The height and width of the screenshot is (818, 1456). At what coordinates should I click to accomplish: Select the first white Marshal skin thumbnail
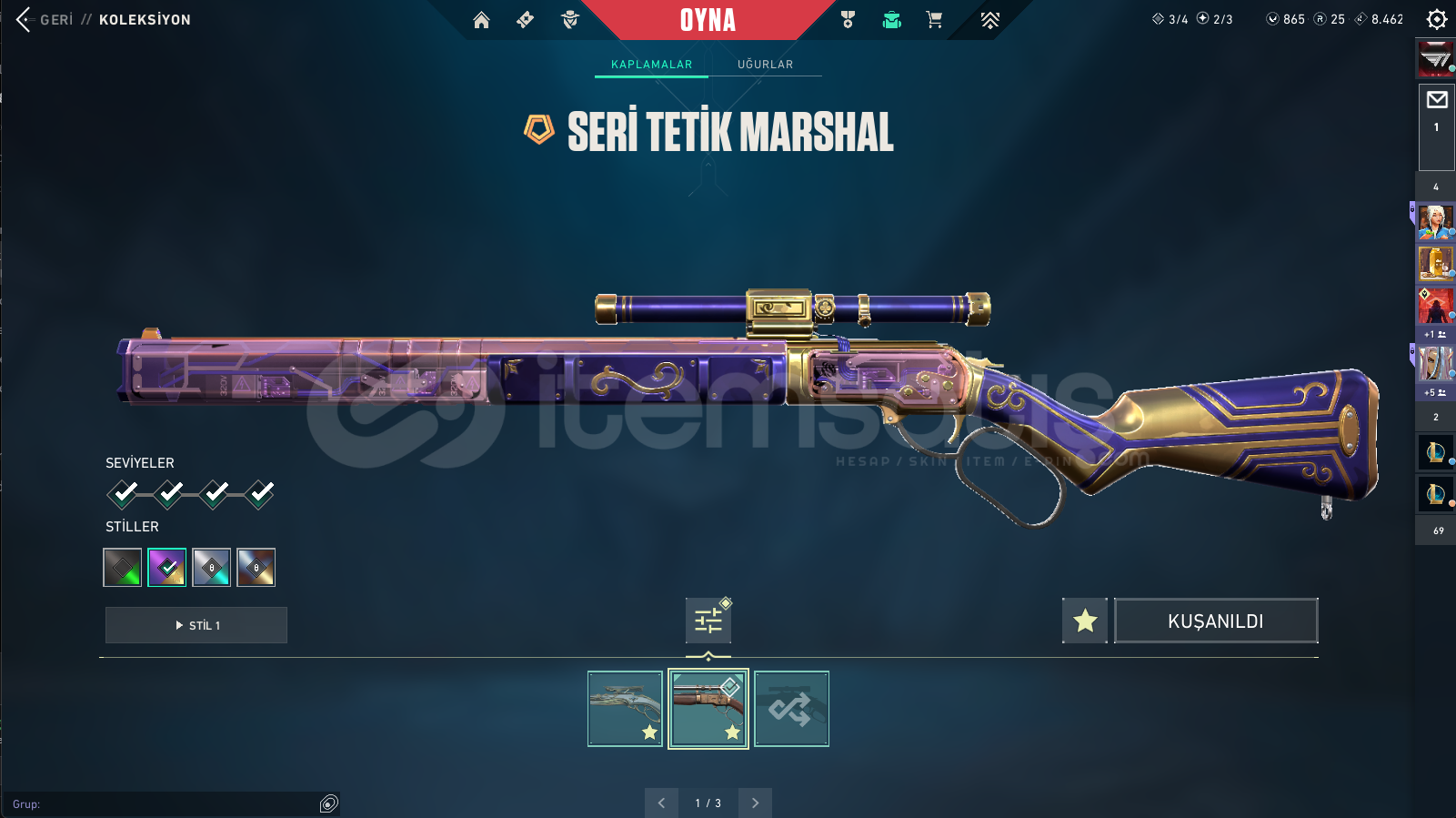pyautogui.click(x=625, y=709)
